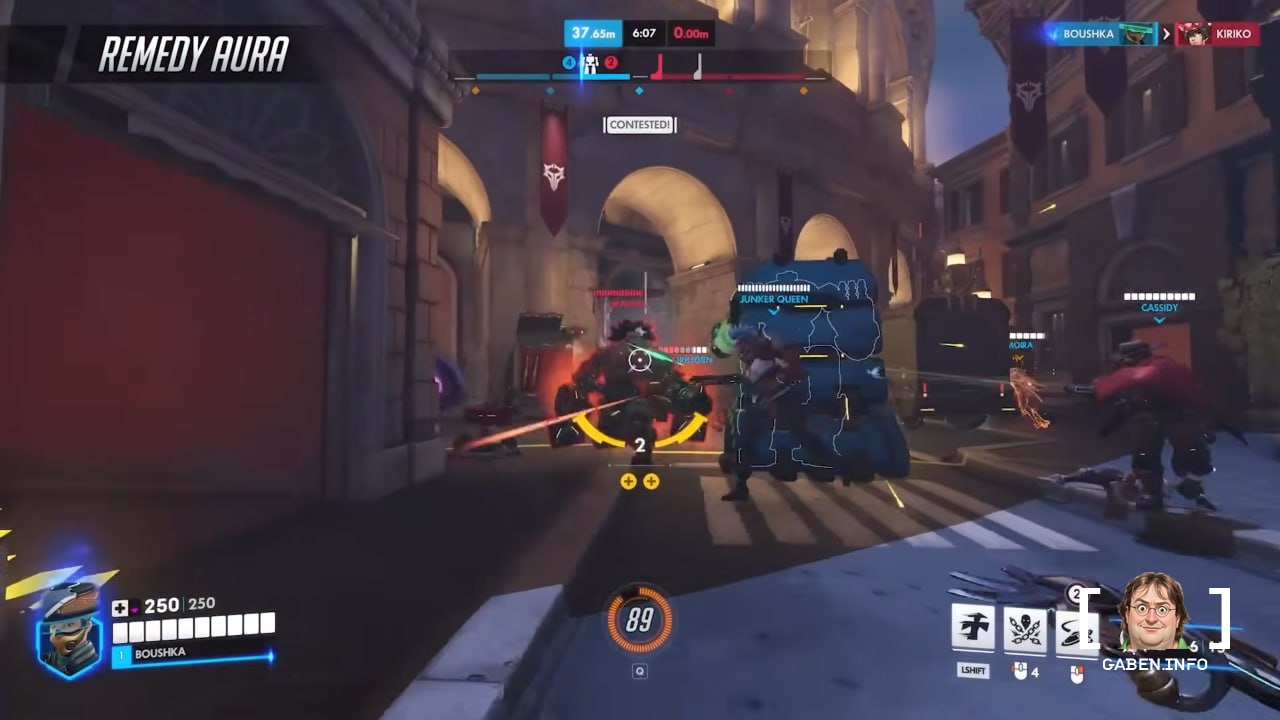Select the BOUSHKA nameplate above the health bar
The image size is (1280, 720).
(160, 654)
